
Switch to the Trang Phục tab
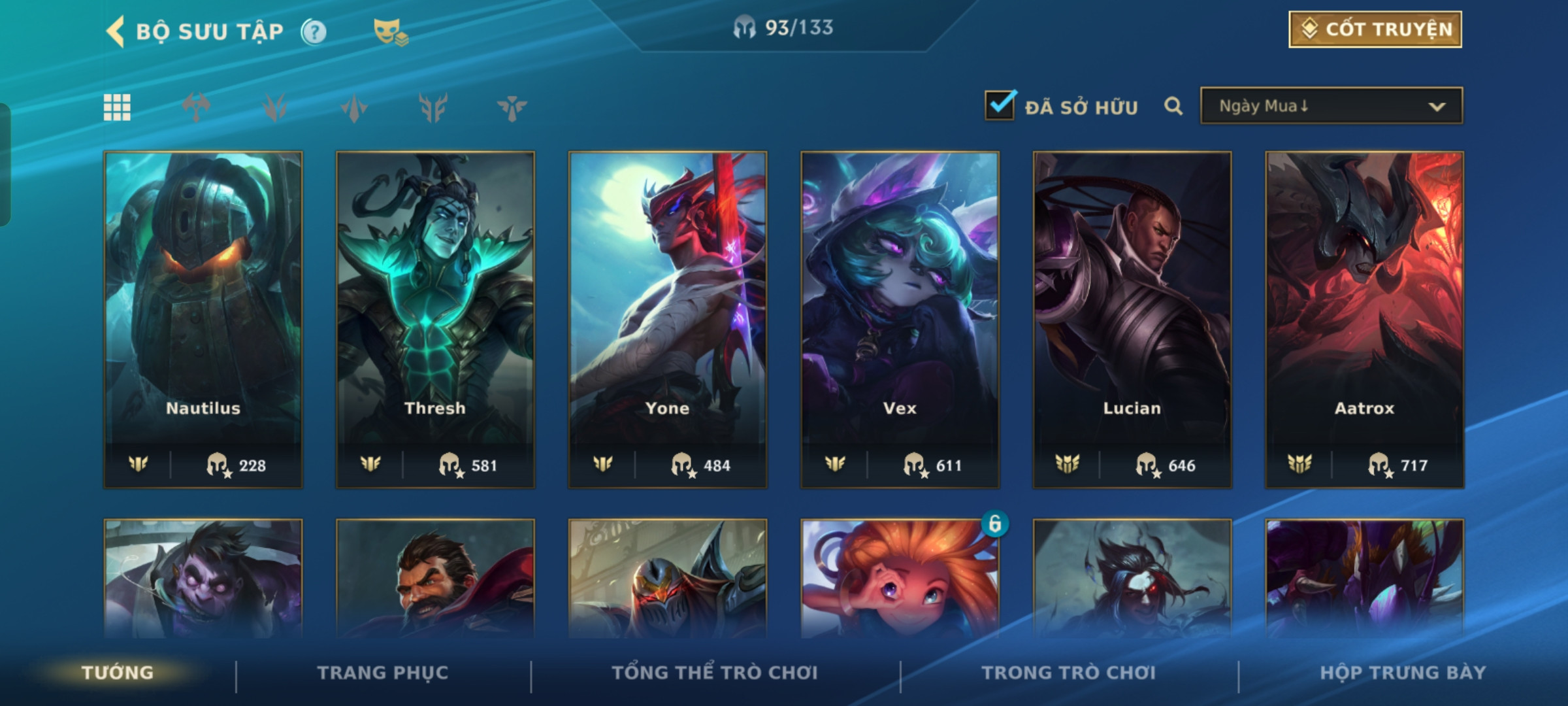pyautogui.click(x=383, y=673)
